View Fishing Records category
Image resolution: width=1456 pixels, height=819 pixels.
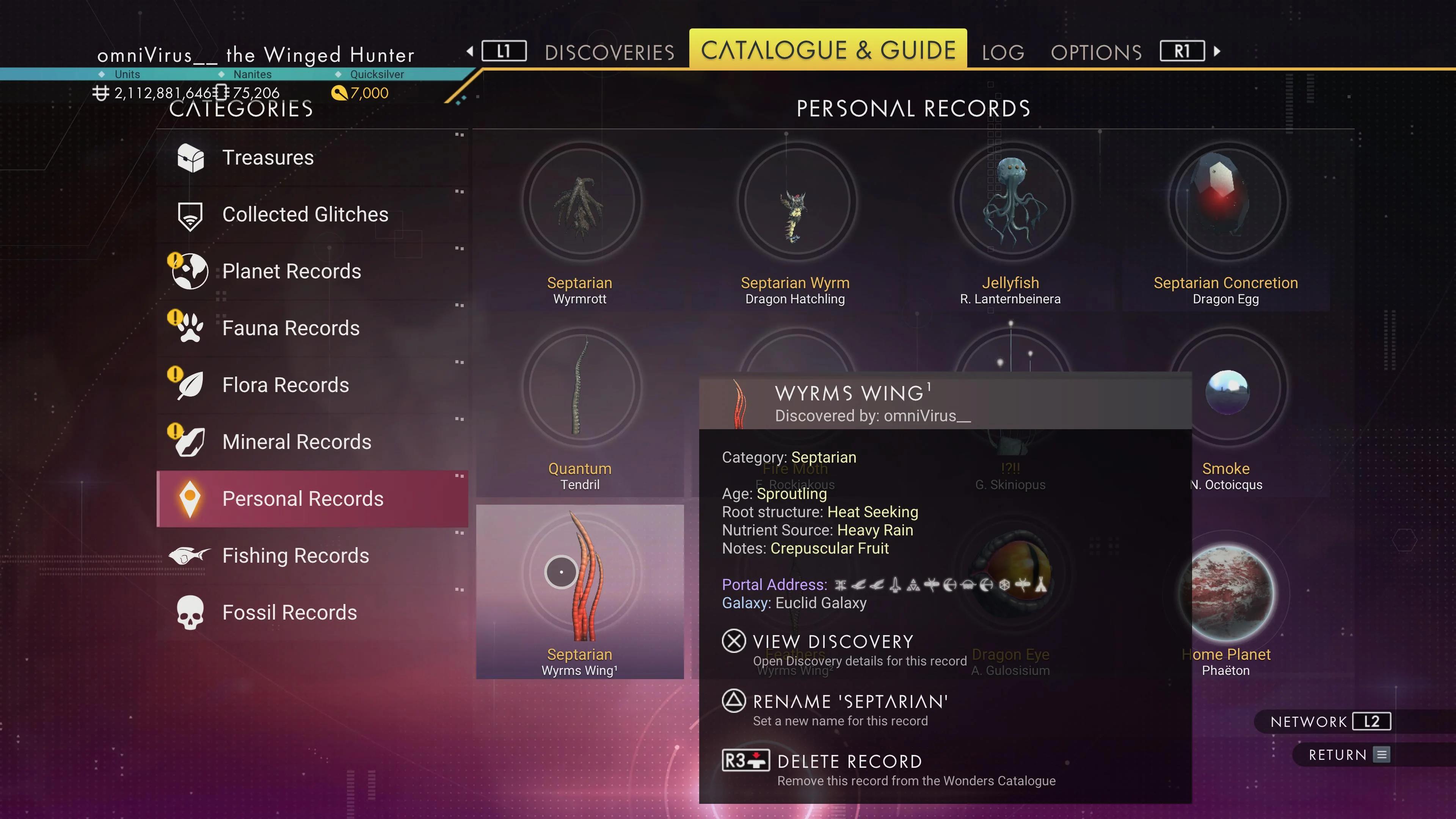(x=295, y=555)
